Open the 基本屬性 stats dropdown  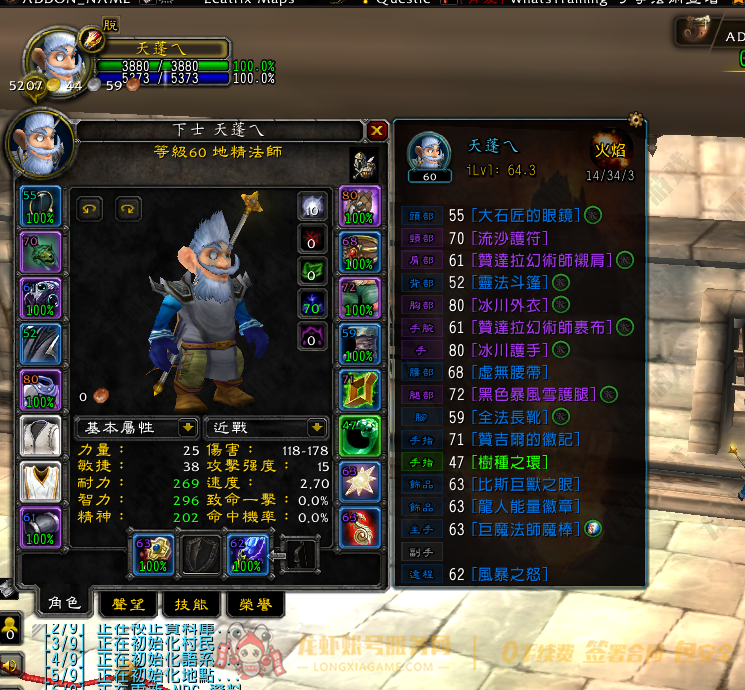[136, 427]
